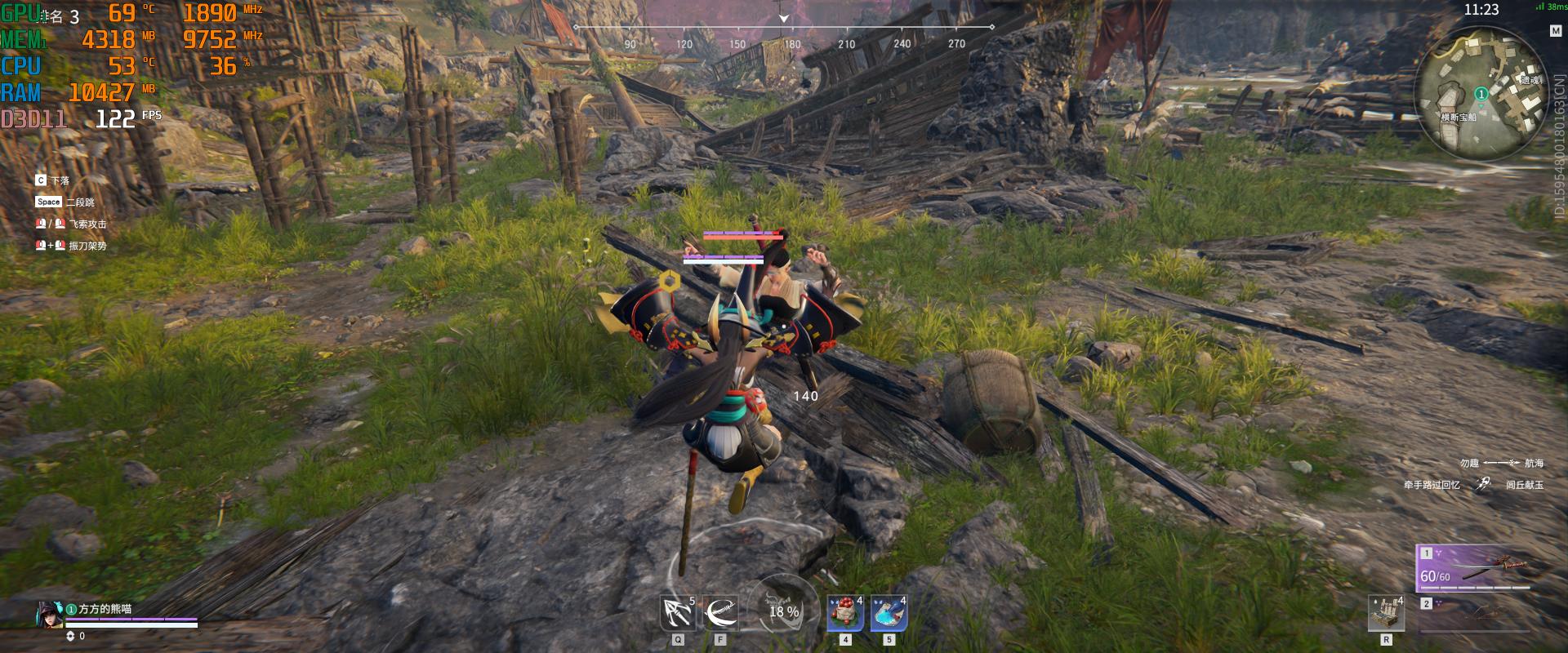This screenshot has height=653, width=1568.
Task: Select the blue potion scroll item
Action: pyautogui.click(x=889, y=613)
